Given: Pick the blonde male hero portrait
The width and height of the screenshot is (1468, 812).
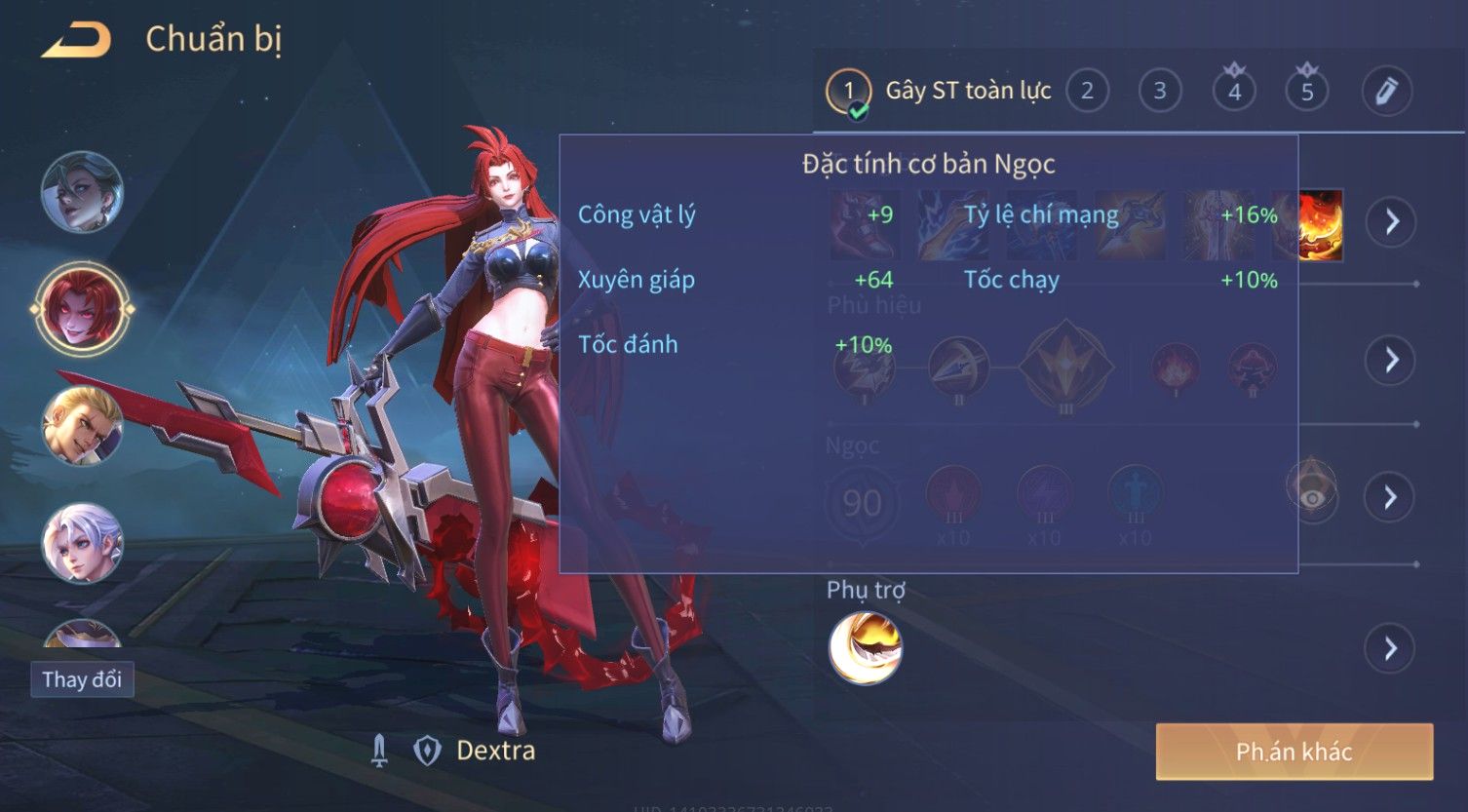Looking at the screenshot, I should click(82, 426).
